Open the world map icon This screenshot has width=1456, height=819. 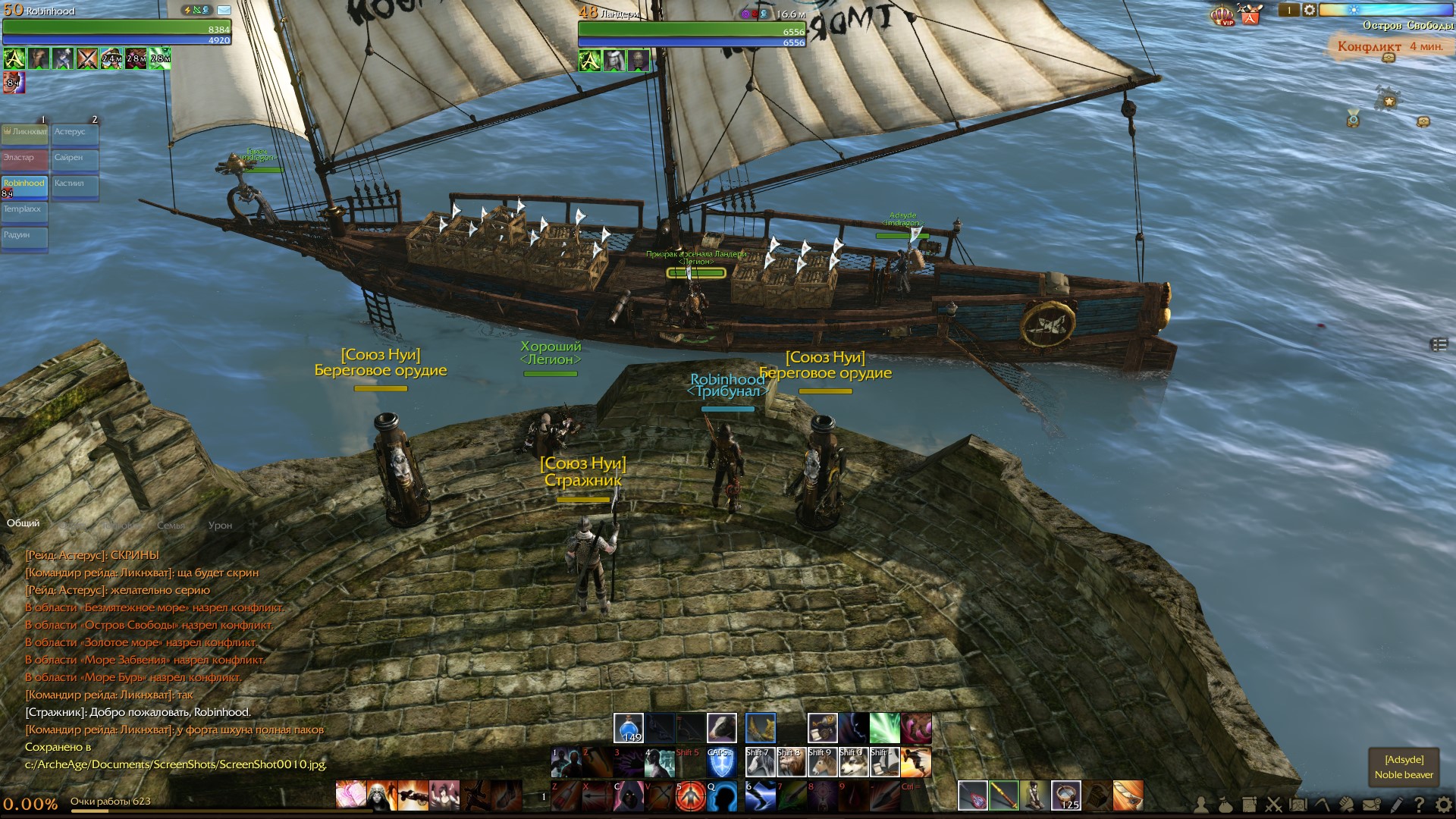click(1298, 805)
